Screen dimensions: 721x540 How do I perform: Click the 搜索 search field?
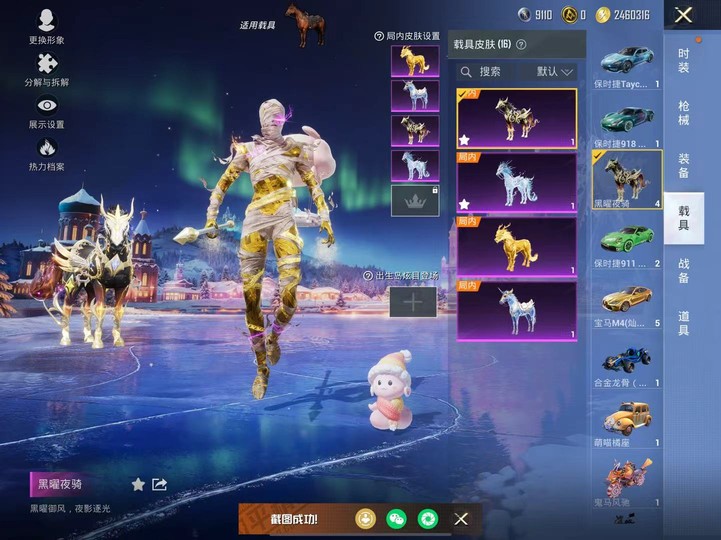coord(492,72)
